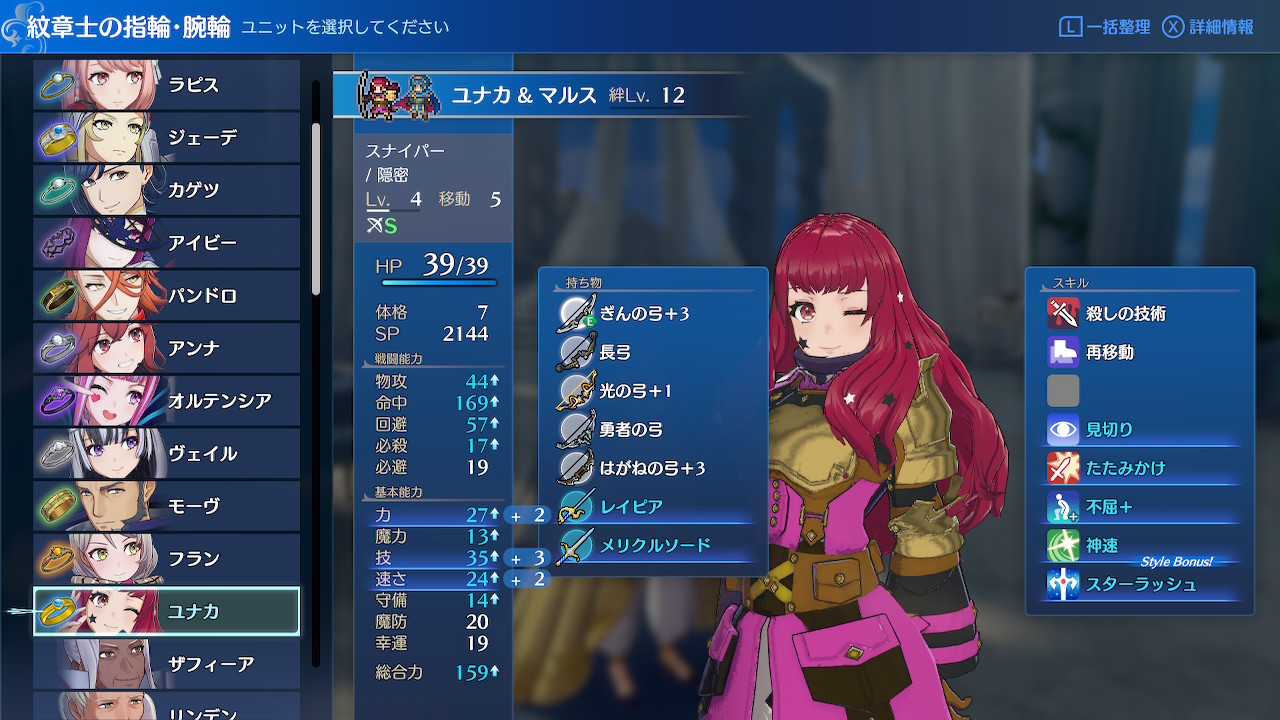The width and height of the screenshot is (1280, 720).
Task: Click the スターラッシュ skill
Action: [1140, 584]
